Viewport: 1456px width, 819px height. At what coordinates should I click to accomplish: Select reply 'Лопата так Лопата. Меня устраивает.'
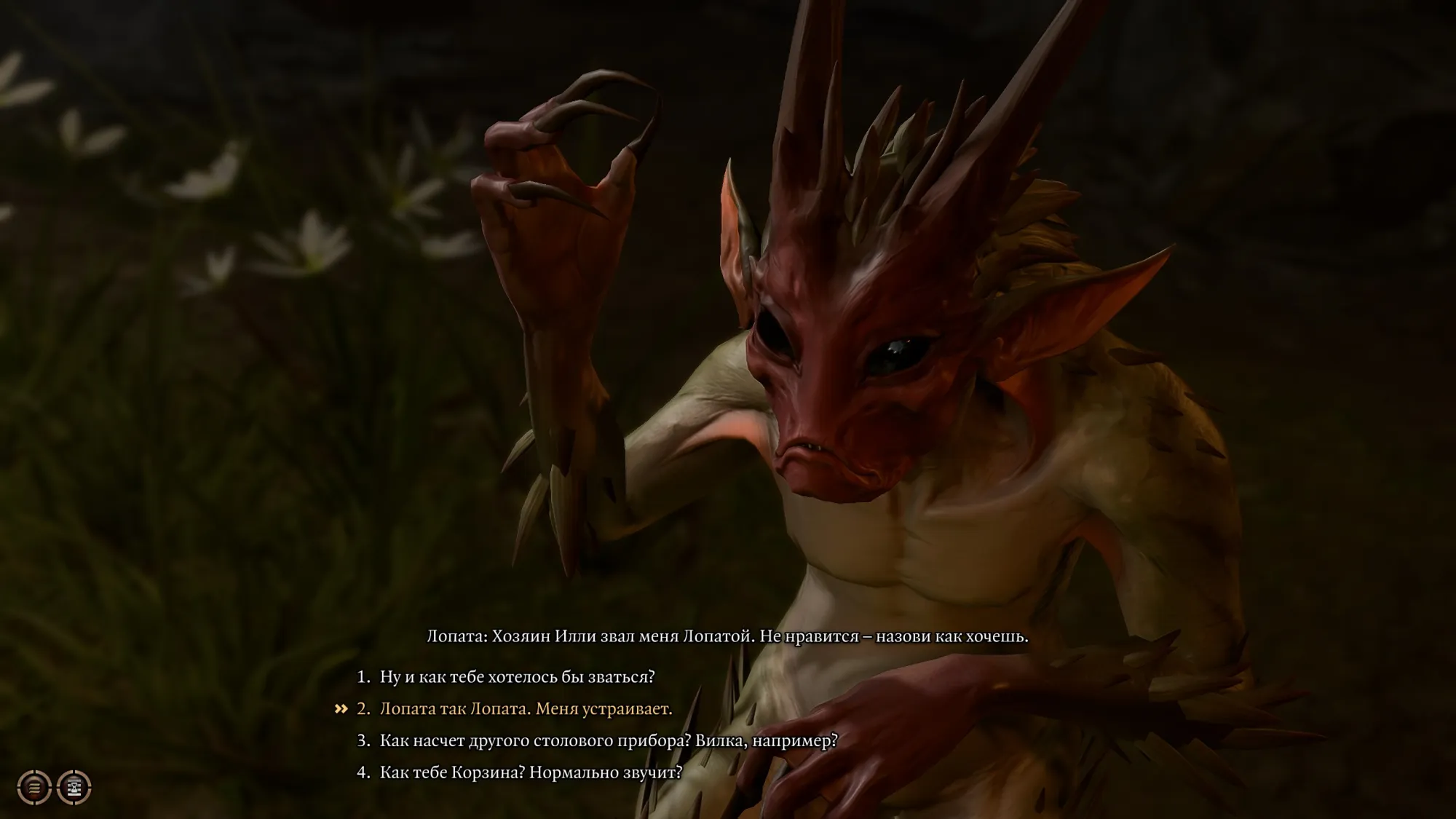click(526, 709)
